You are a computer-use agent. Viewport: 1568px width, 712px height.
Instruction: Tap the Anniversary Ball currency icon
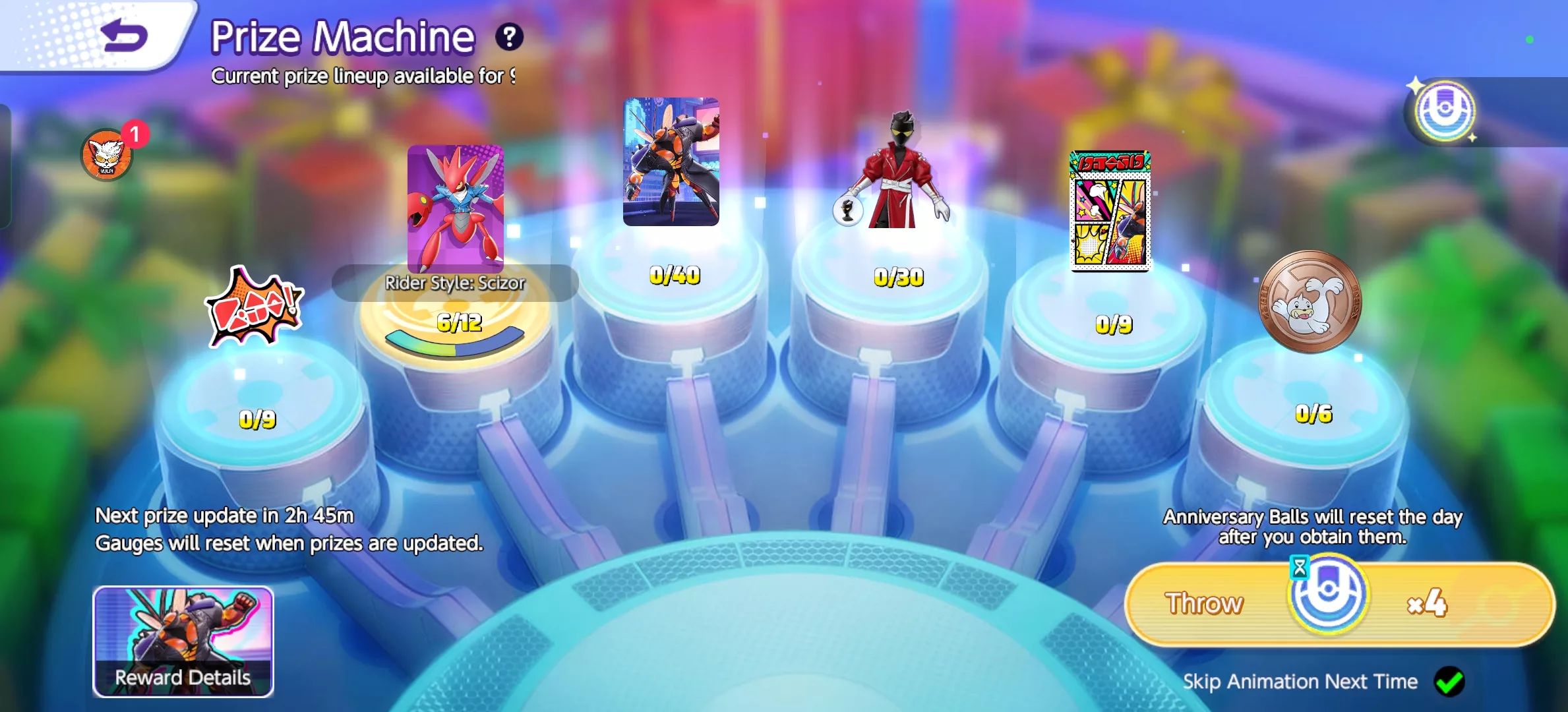[x=1444, y=111]
